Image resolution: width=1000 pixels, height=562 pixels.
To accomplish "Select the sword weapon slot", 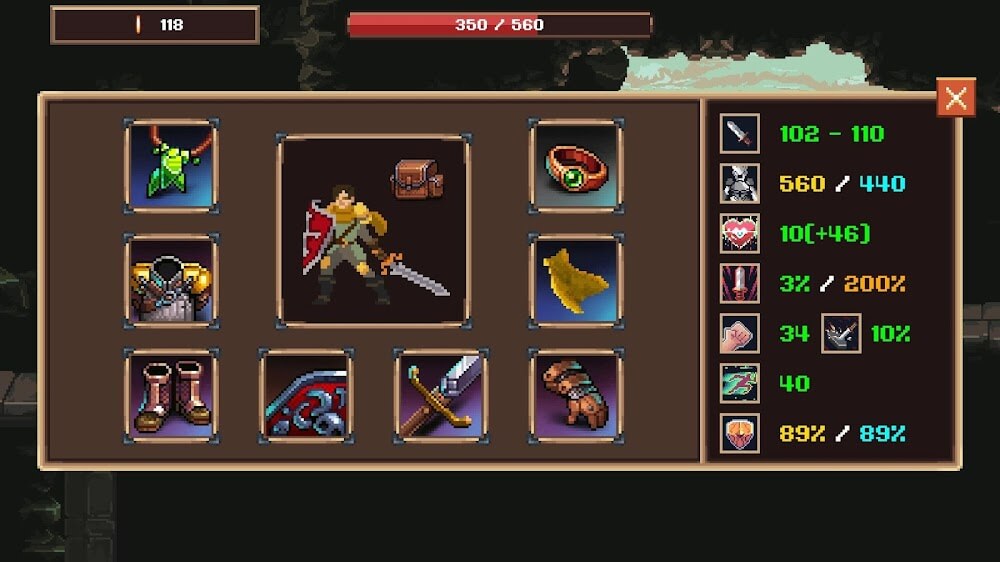I will pyautogui.click(x=441, y=396).
